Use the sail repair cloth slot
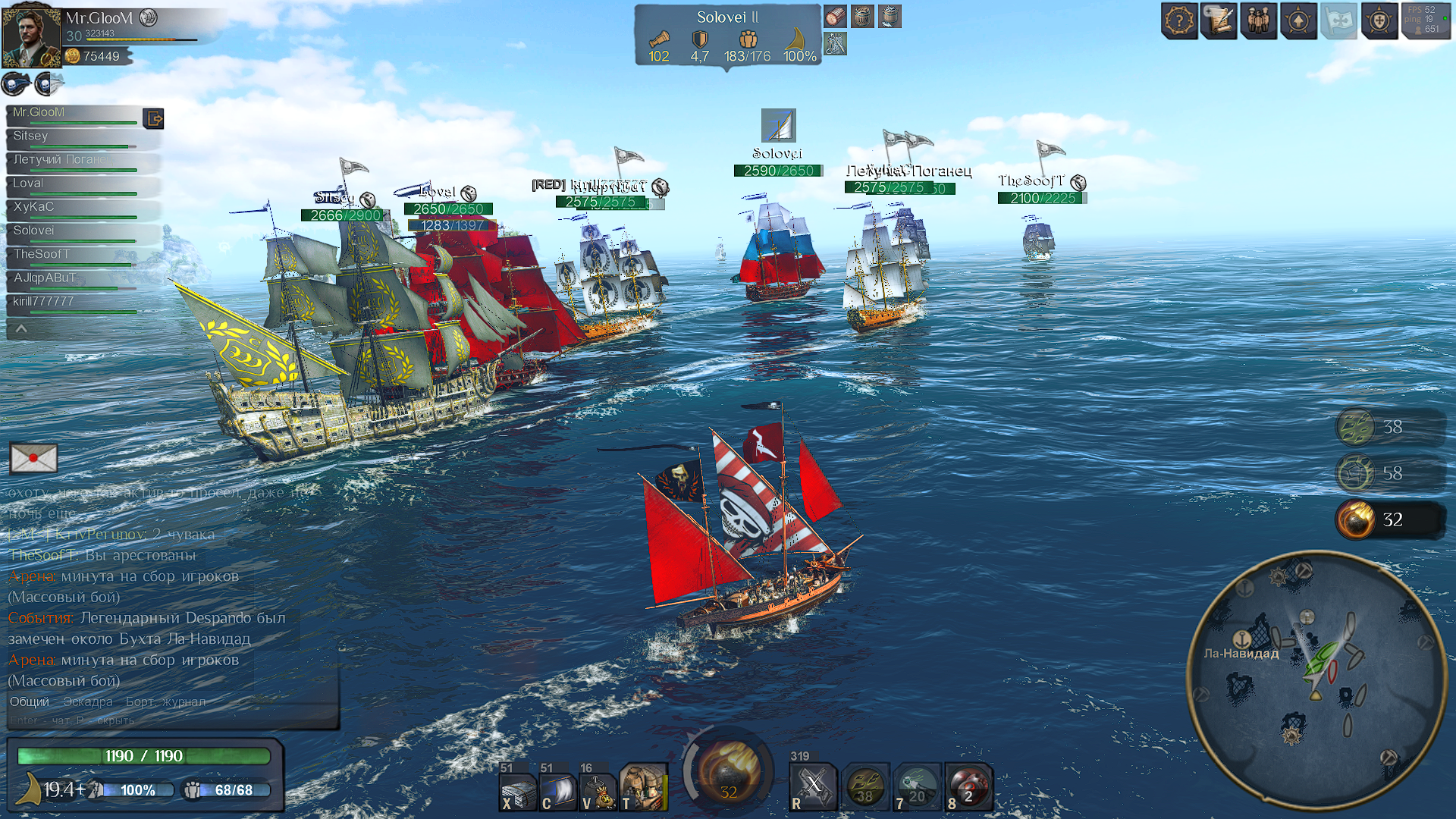This screenshot has width=1456, height=819. tap(558, 789)
